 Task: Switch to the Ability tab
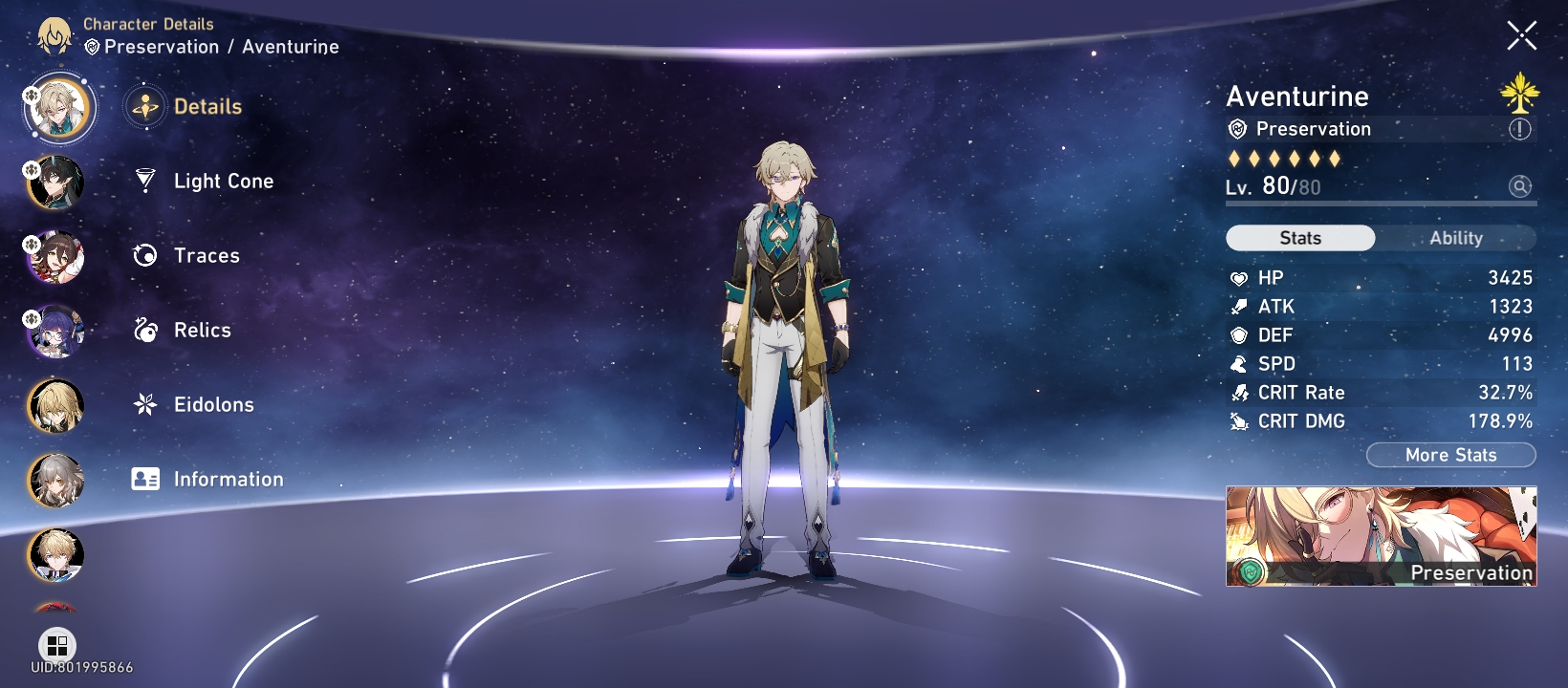pyautogui.click(x=1457, y=237)
